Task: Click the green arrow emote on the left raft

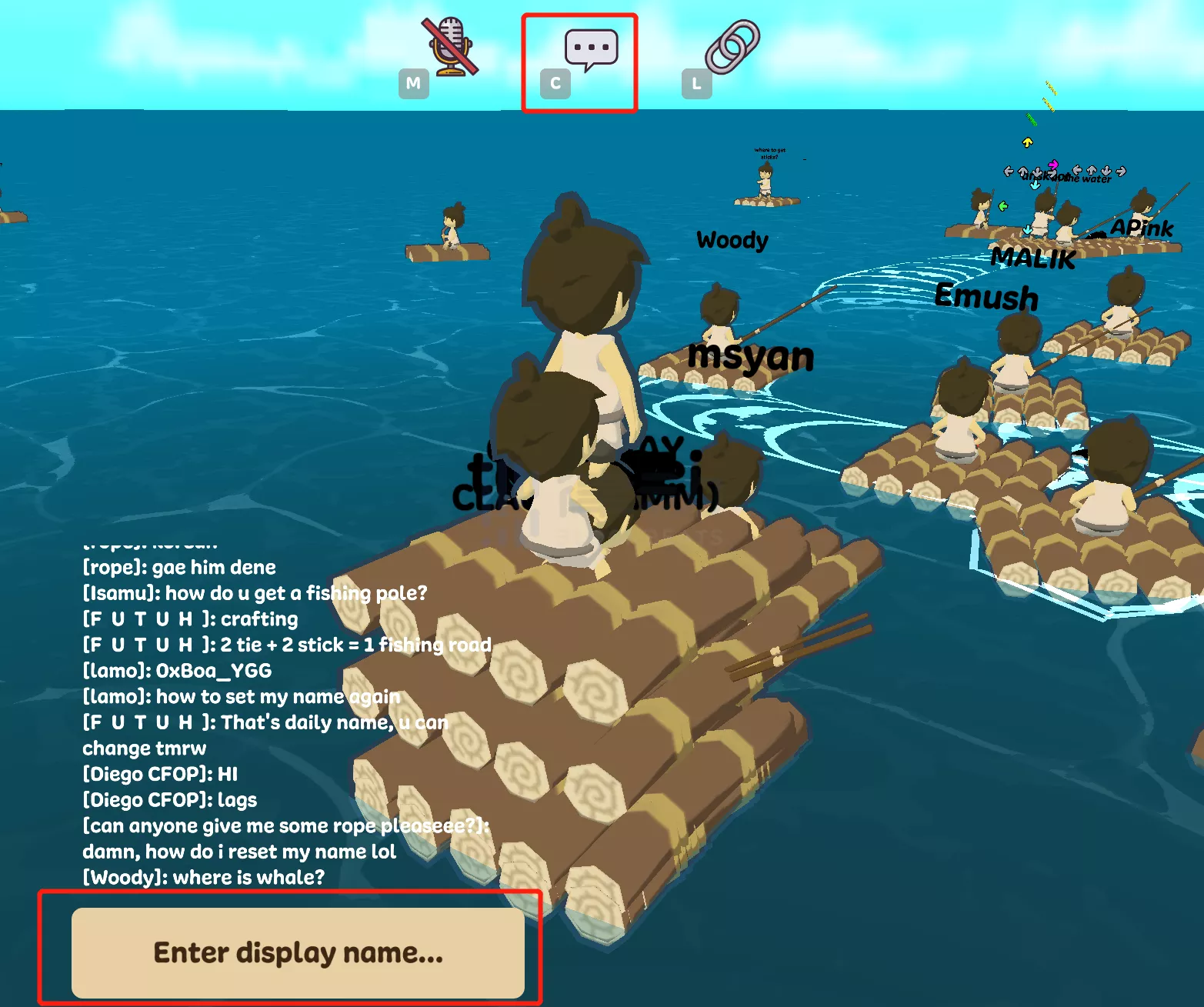Action: 1005,205
